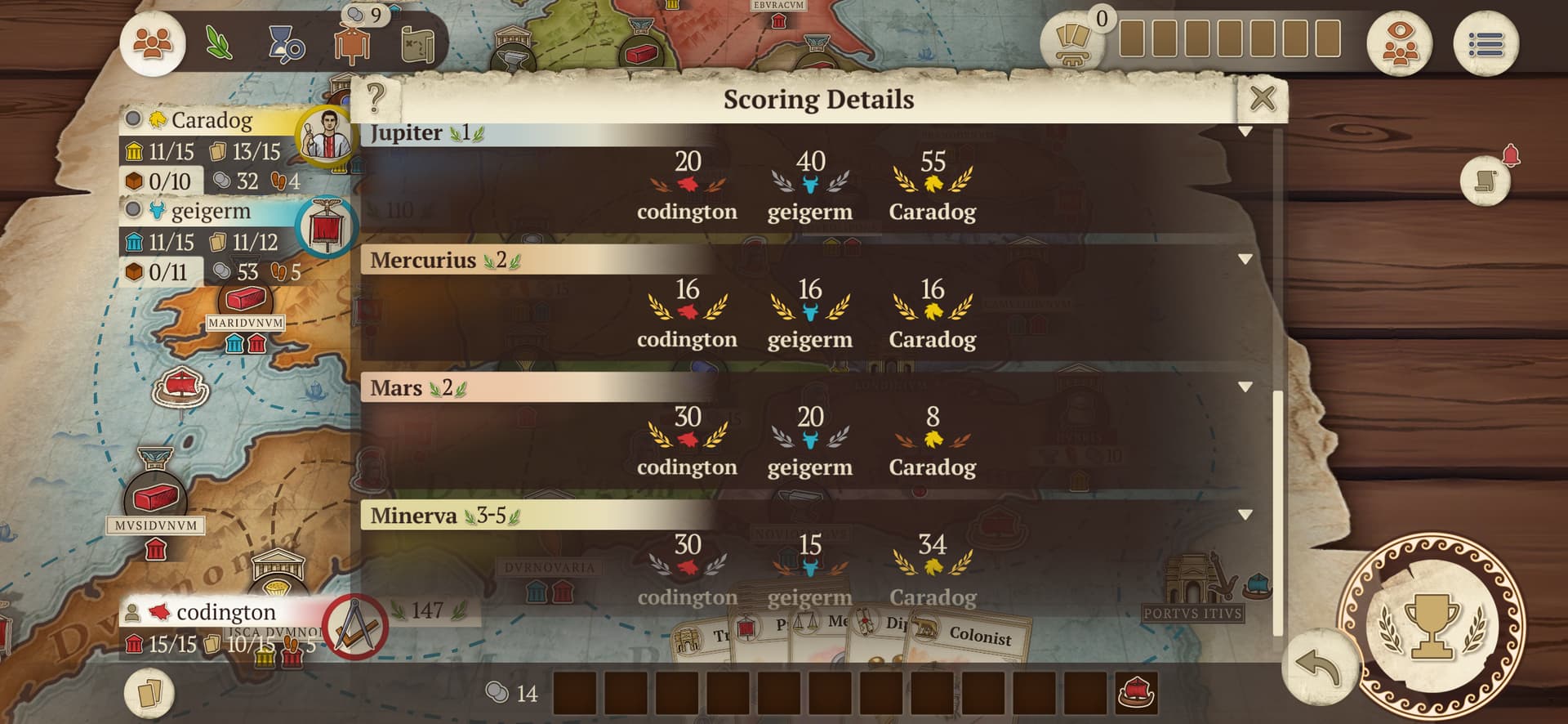Viewport: 1568px width, 724px height.
Task: Open the cards hand button bottom-left
Action: tap(150, 693)
